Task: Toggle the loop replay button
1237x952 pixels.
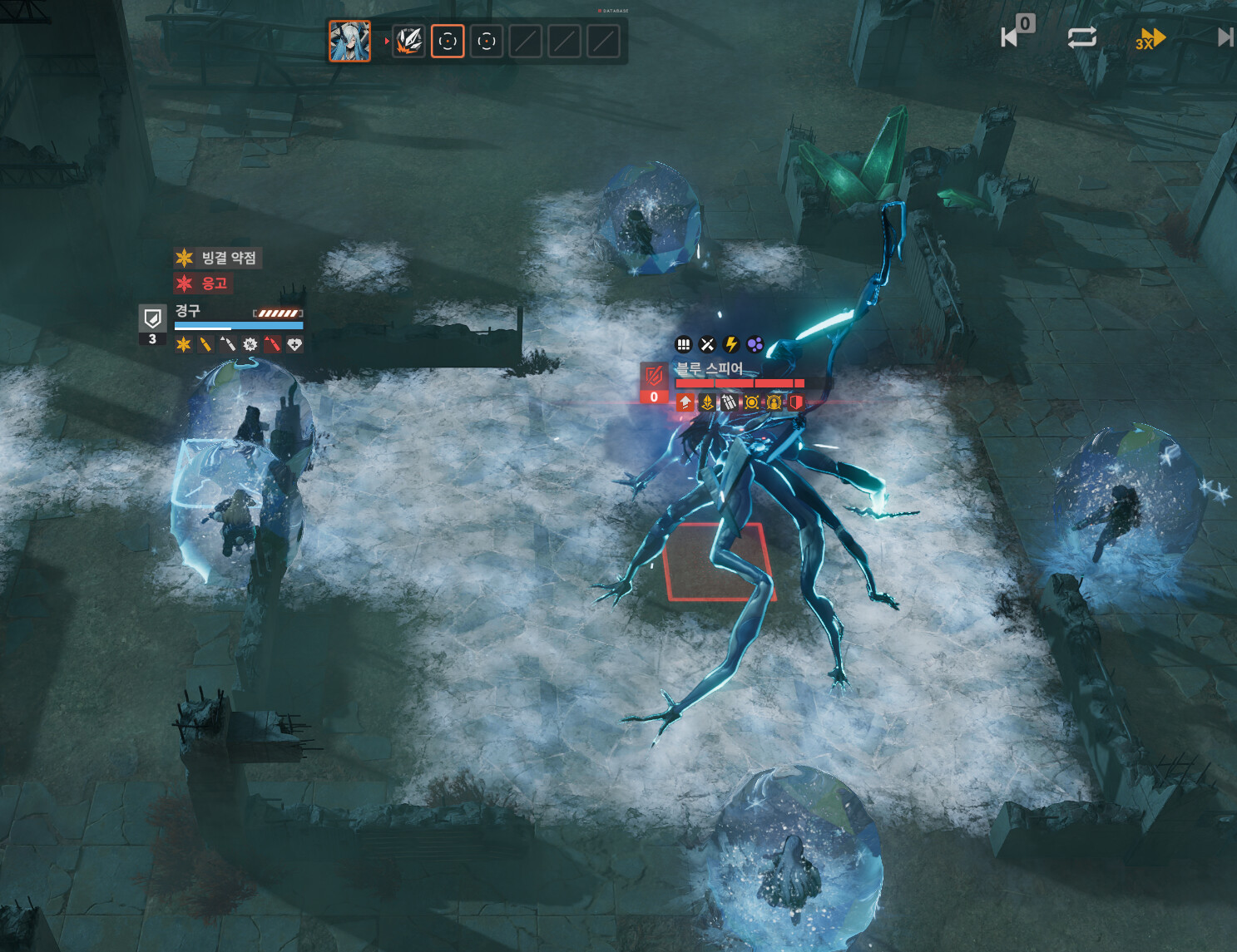Action: [x=1081, y=37]
